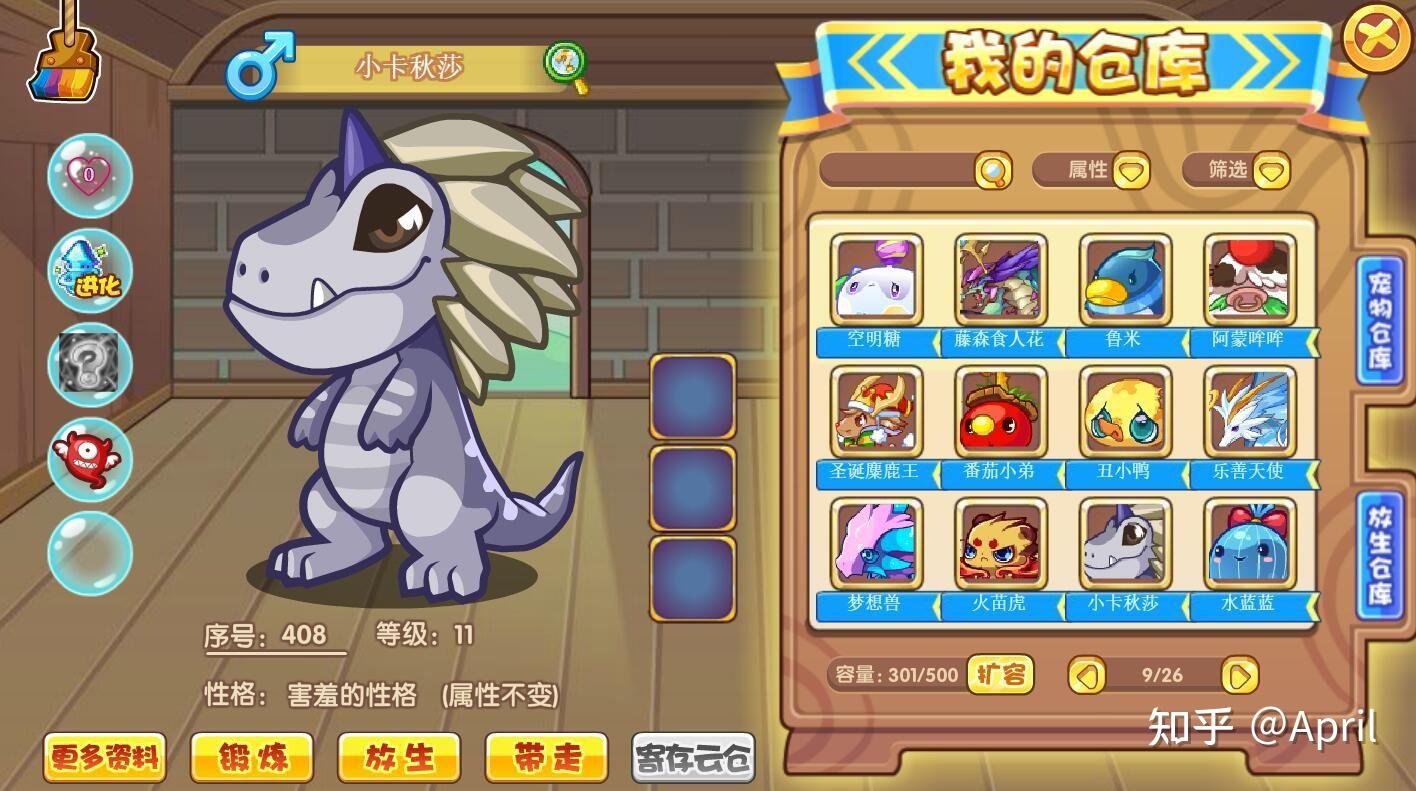Image resolution: width=1416 pixels, height=791 pixels.
Task: Open the 属性 attribute dropdown
Action: coord(1131,171)
